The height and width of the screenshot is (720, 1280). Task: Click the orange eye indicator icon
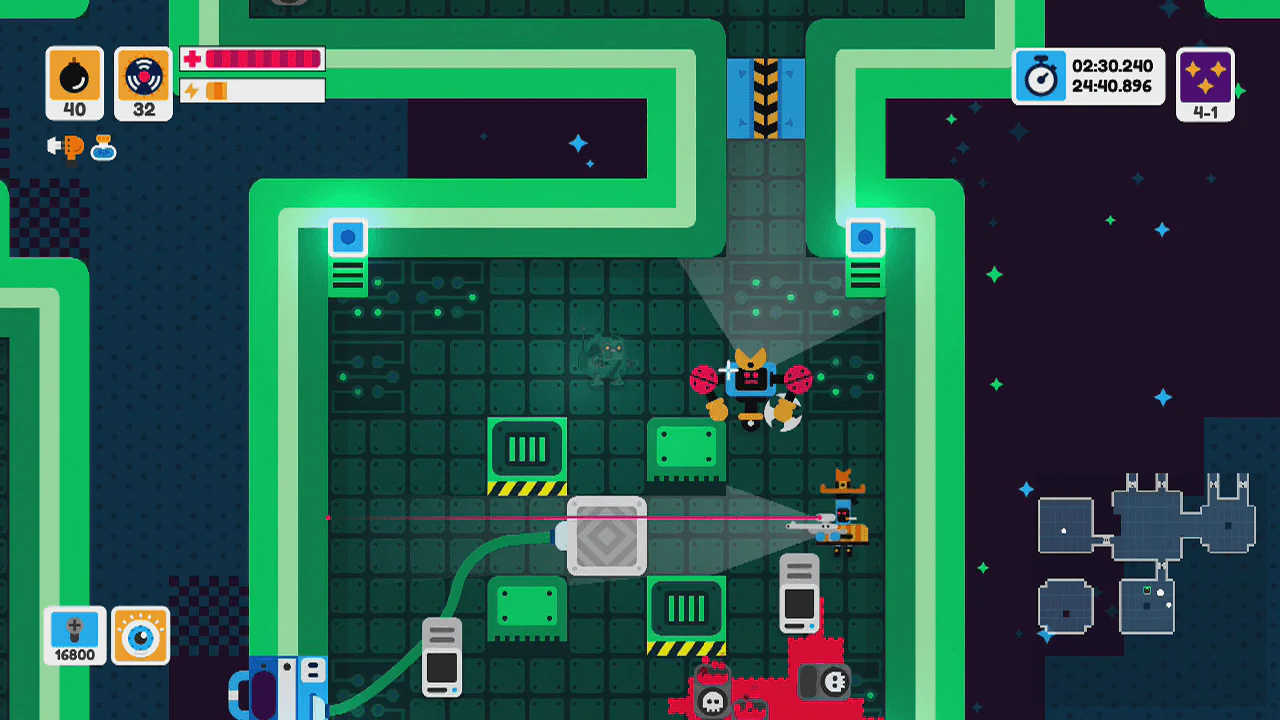pyautogui.click(x=142, y=635)
